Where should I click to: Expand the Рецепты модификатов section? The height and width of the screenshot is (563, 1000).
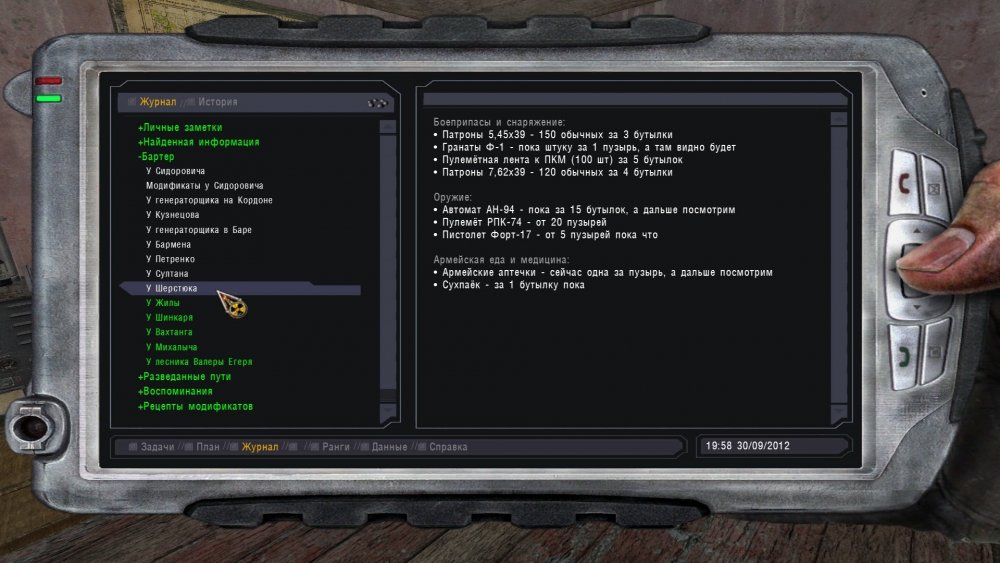[197, 406]
